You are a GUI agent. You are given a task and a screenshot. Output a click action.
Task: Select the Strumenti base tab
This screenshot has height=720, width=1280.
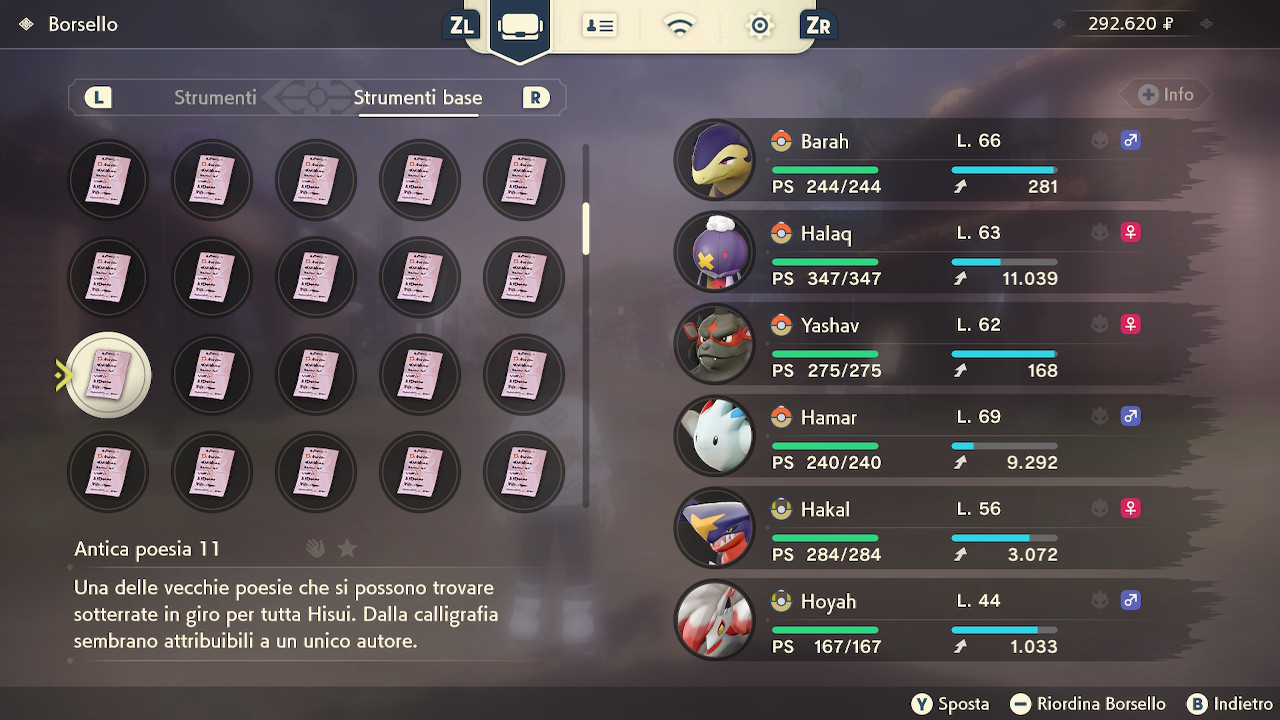click(418, 97)
